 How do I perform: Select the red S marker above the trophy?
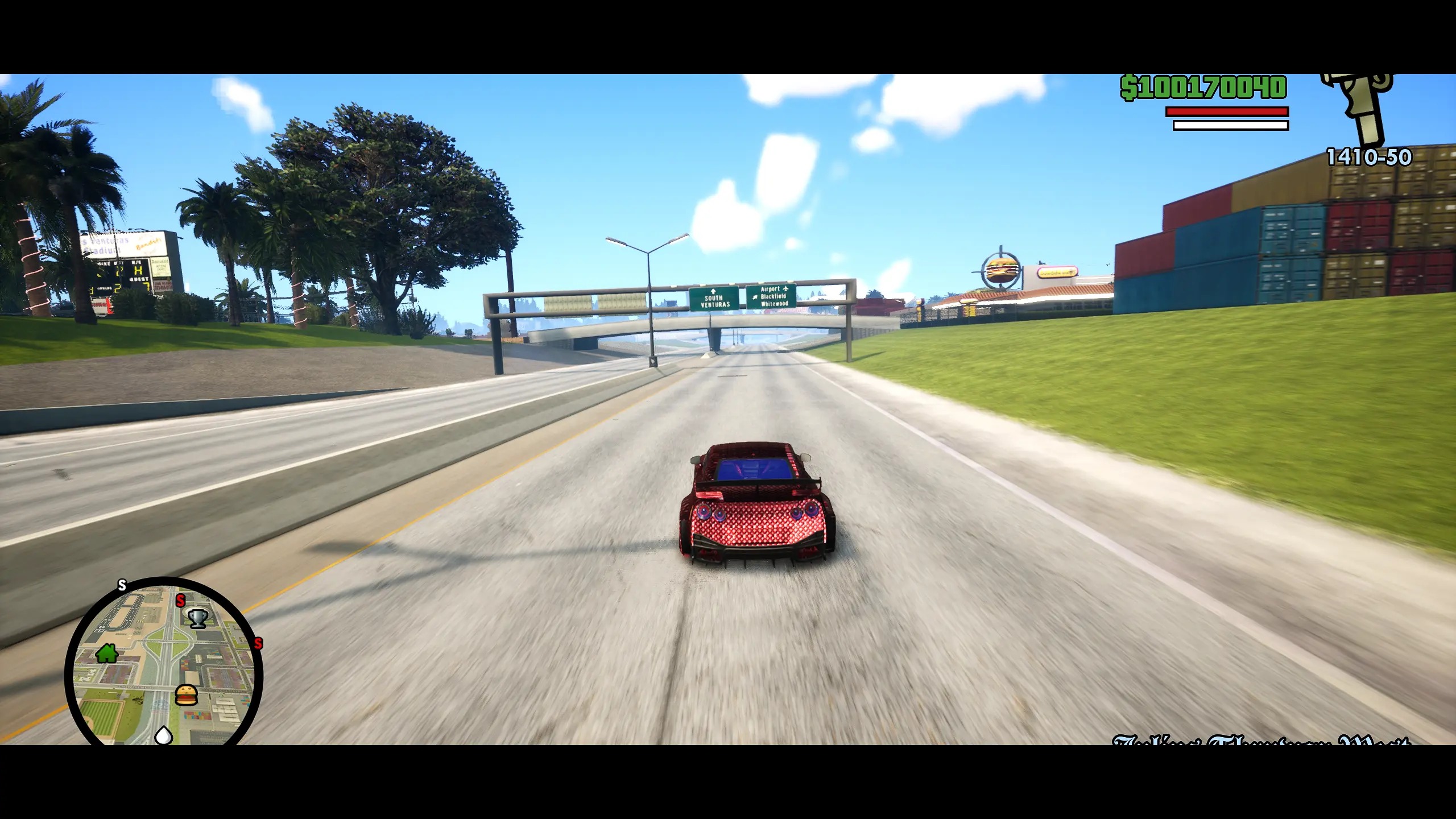[x=180, y=600]
